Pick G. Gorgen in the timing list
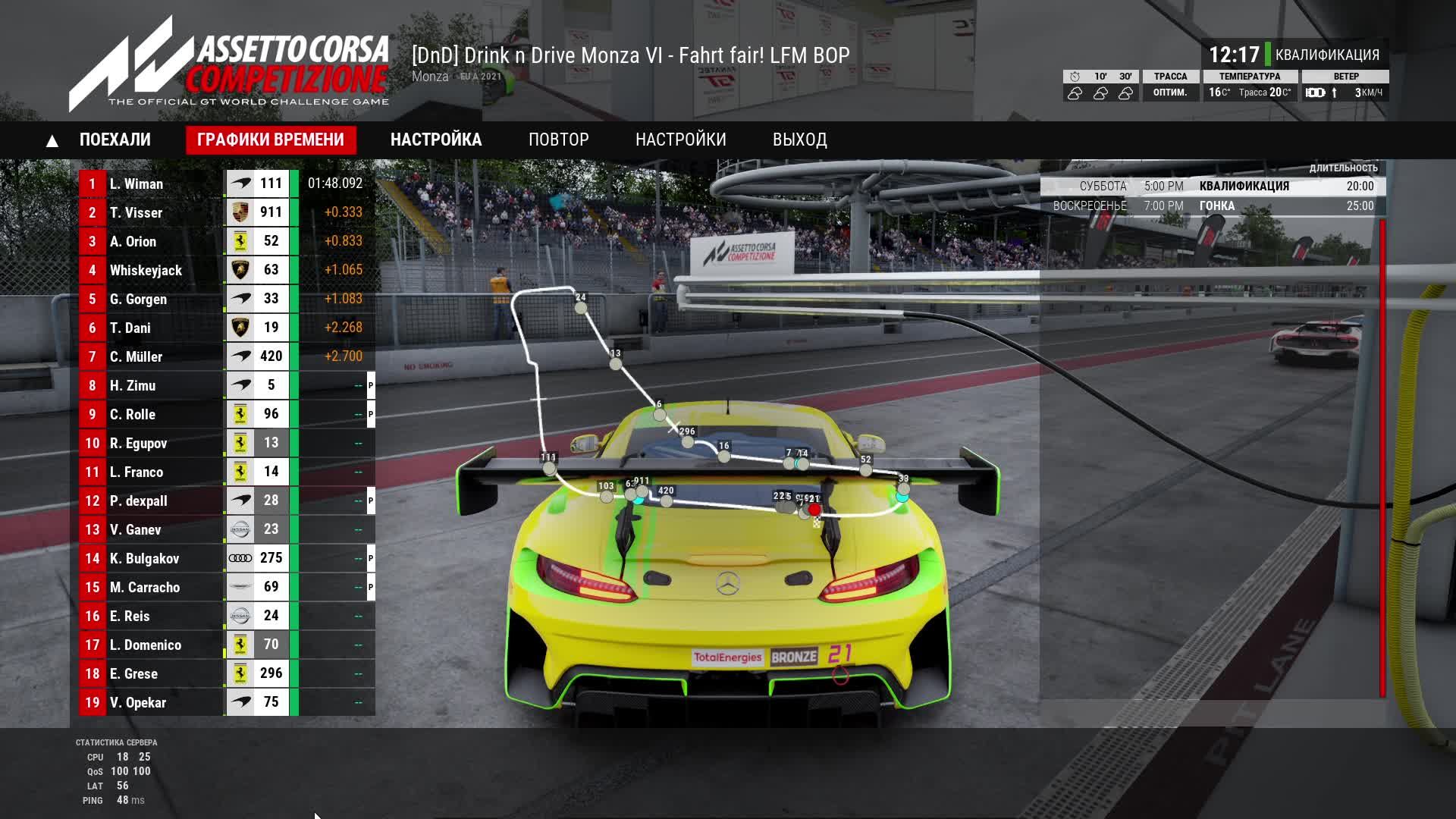 click(x=226, y=299)
